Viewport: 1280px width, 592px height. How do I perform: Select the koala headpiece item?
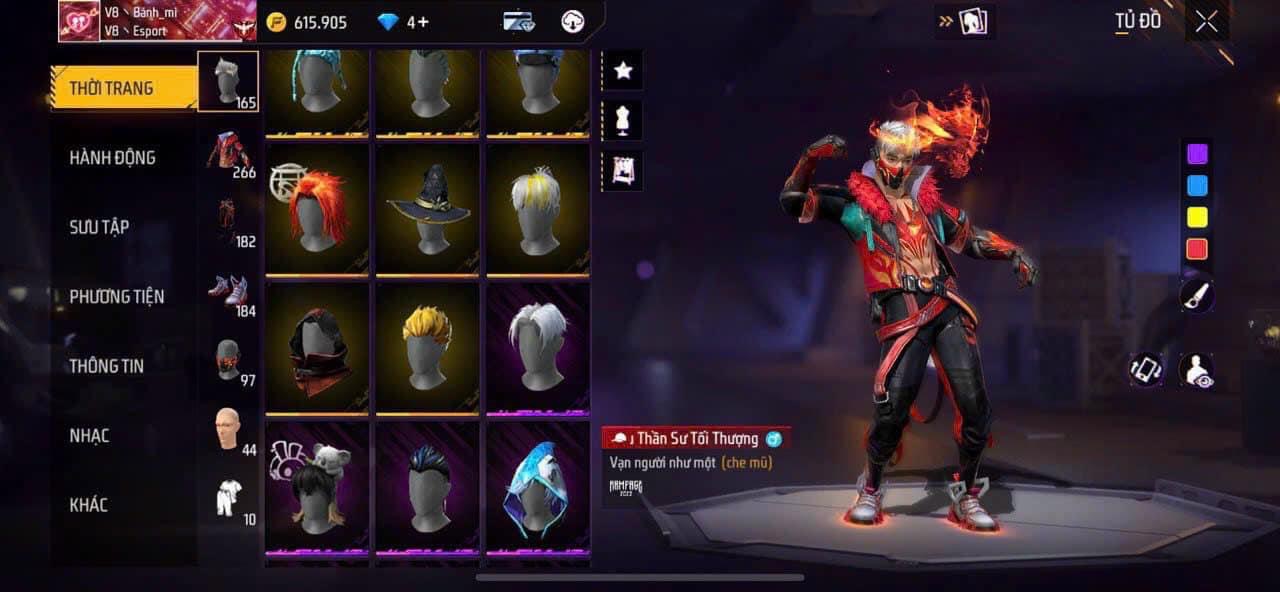(317, 486)
